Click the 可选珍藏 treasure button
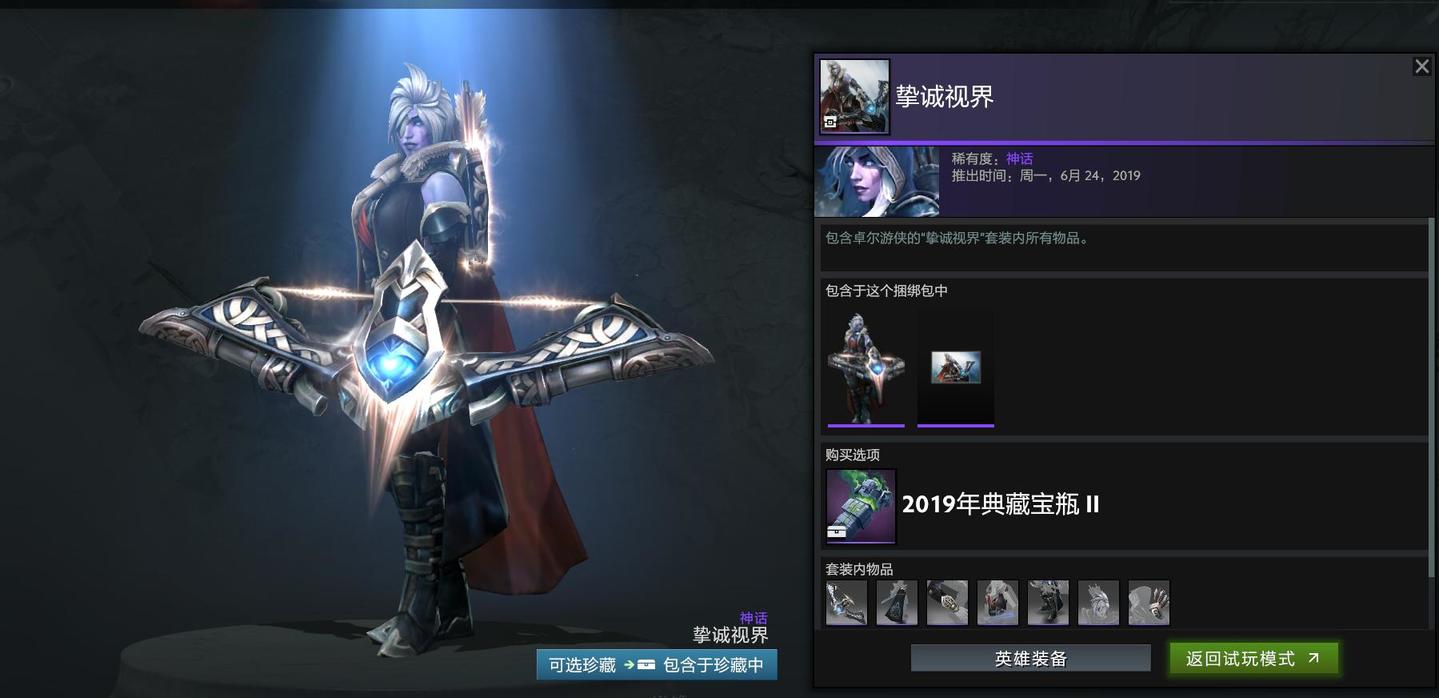1439x698 pixels. point(581,665)
